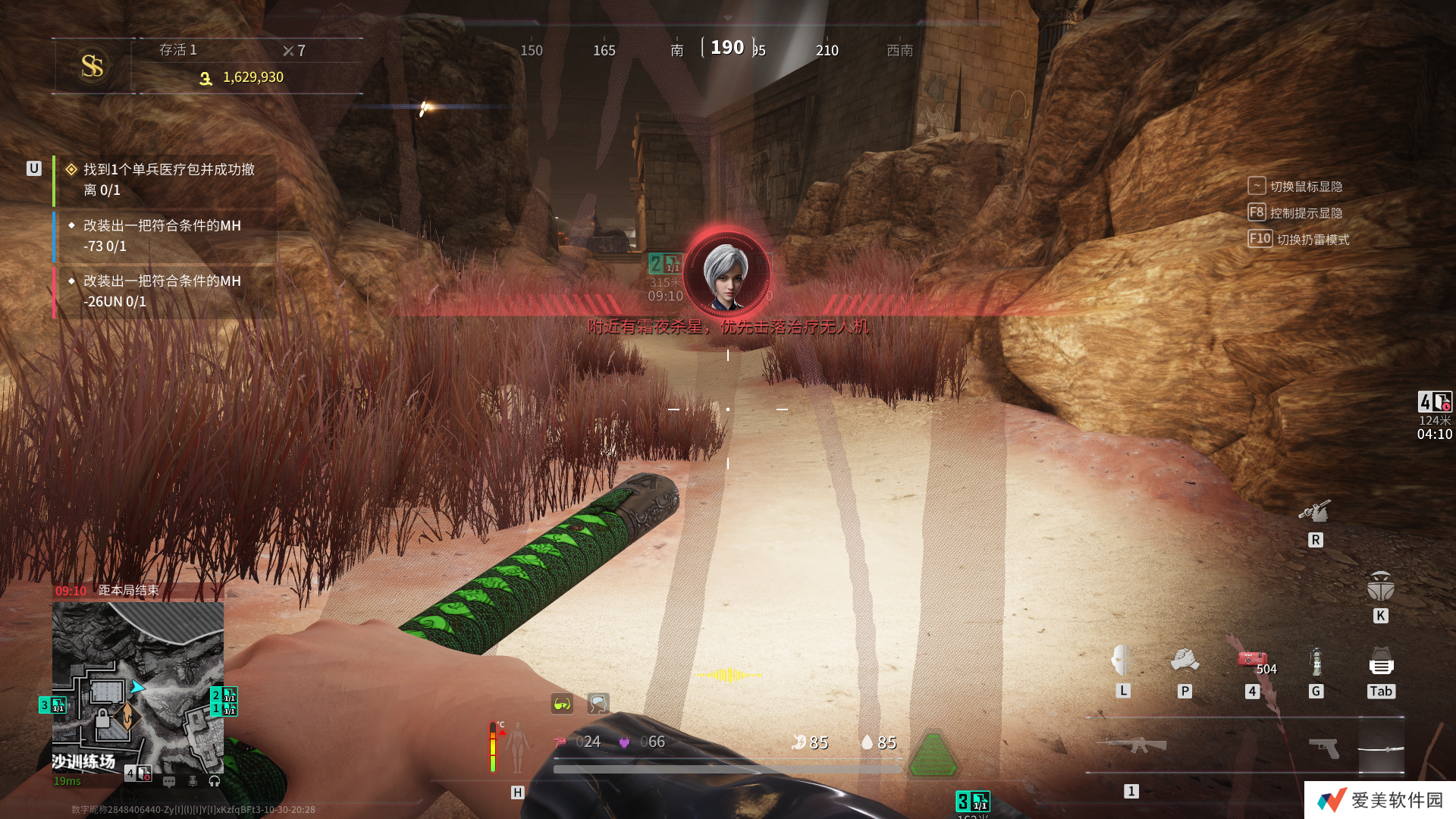Switch to the pistol sidearm slot
This screenshot has width=1456, height=819.
[1324, 748]
